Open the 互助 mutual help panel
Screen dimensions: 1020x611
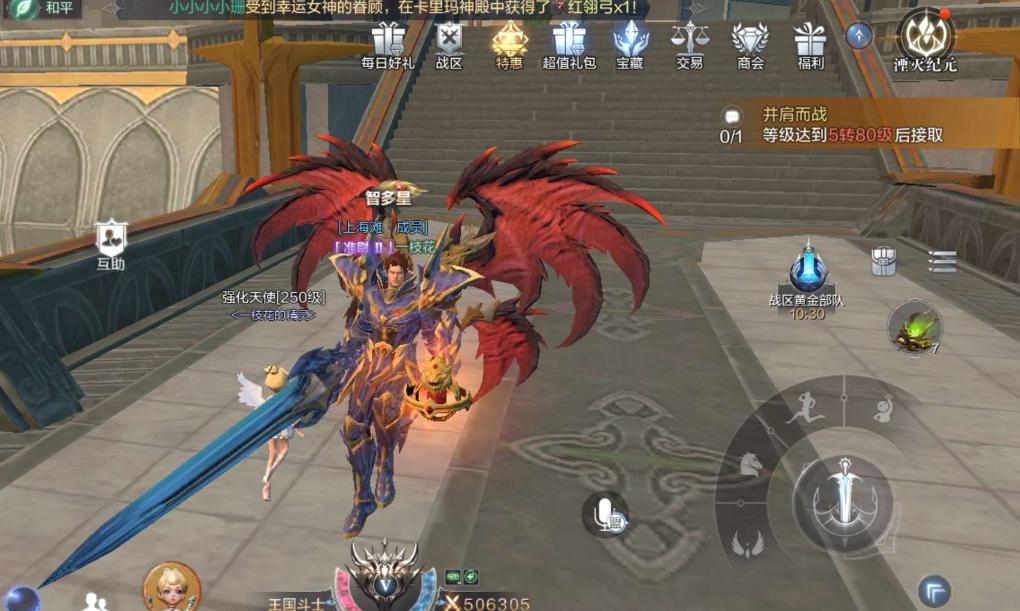tap(111, 245)
